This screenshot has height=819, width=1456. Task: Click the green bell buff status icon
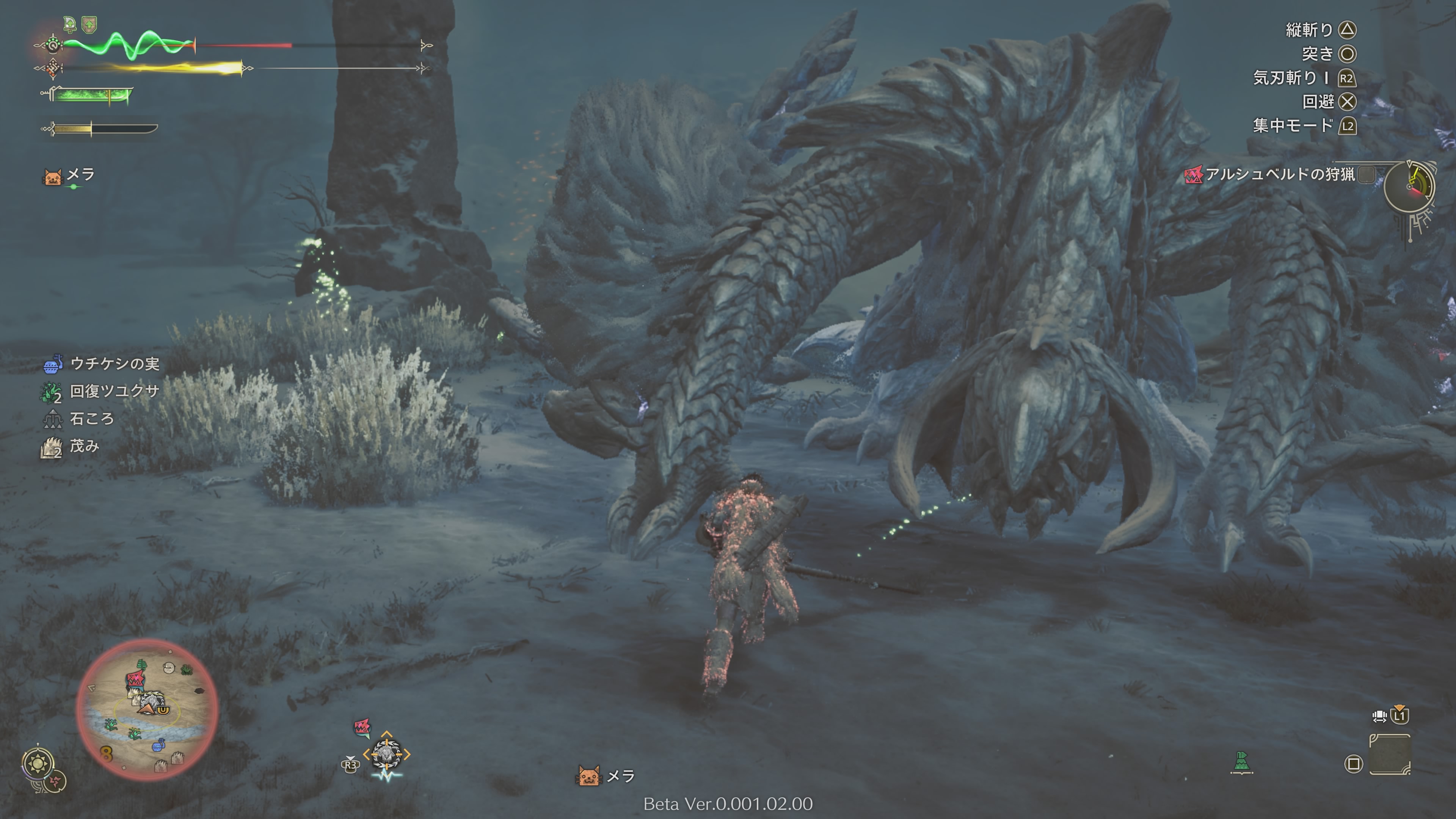[69, 24]
